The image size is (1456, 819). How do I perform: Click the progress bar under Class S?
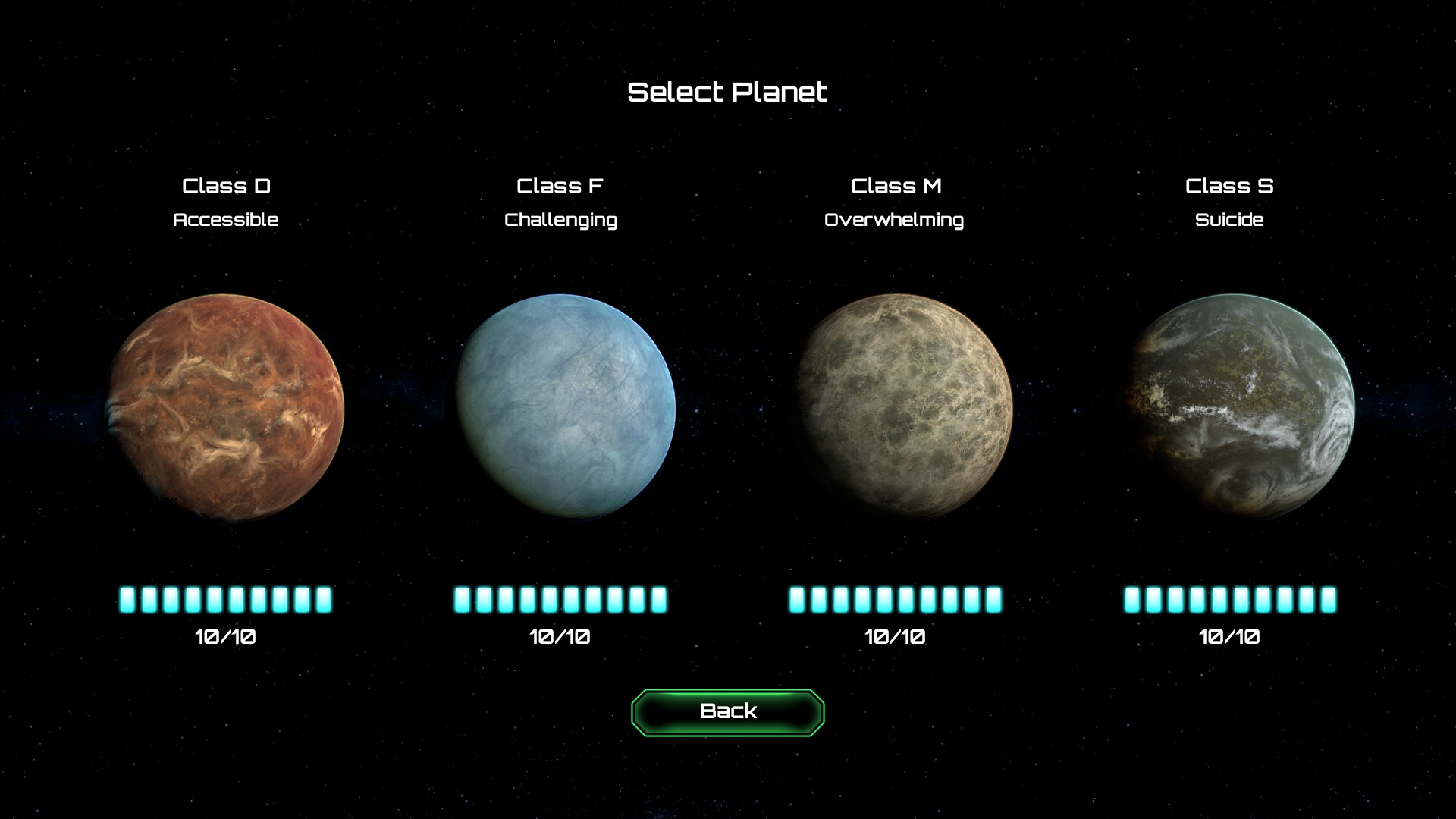click(x=1228, y=599)
